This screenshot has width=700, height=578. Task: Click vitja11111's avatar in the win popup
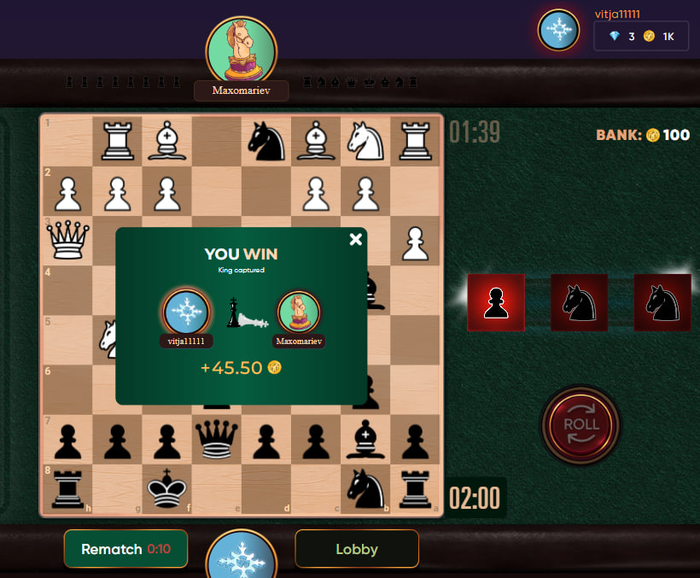click(x=186, y=313)
